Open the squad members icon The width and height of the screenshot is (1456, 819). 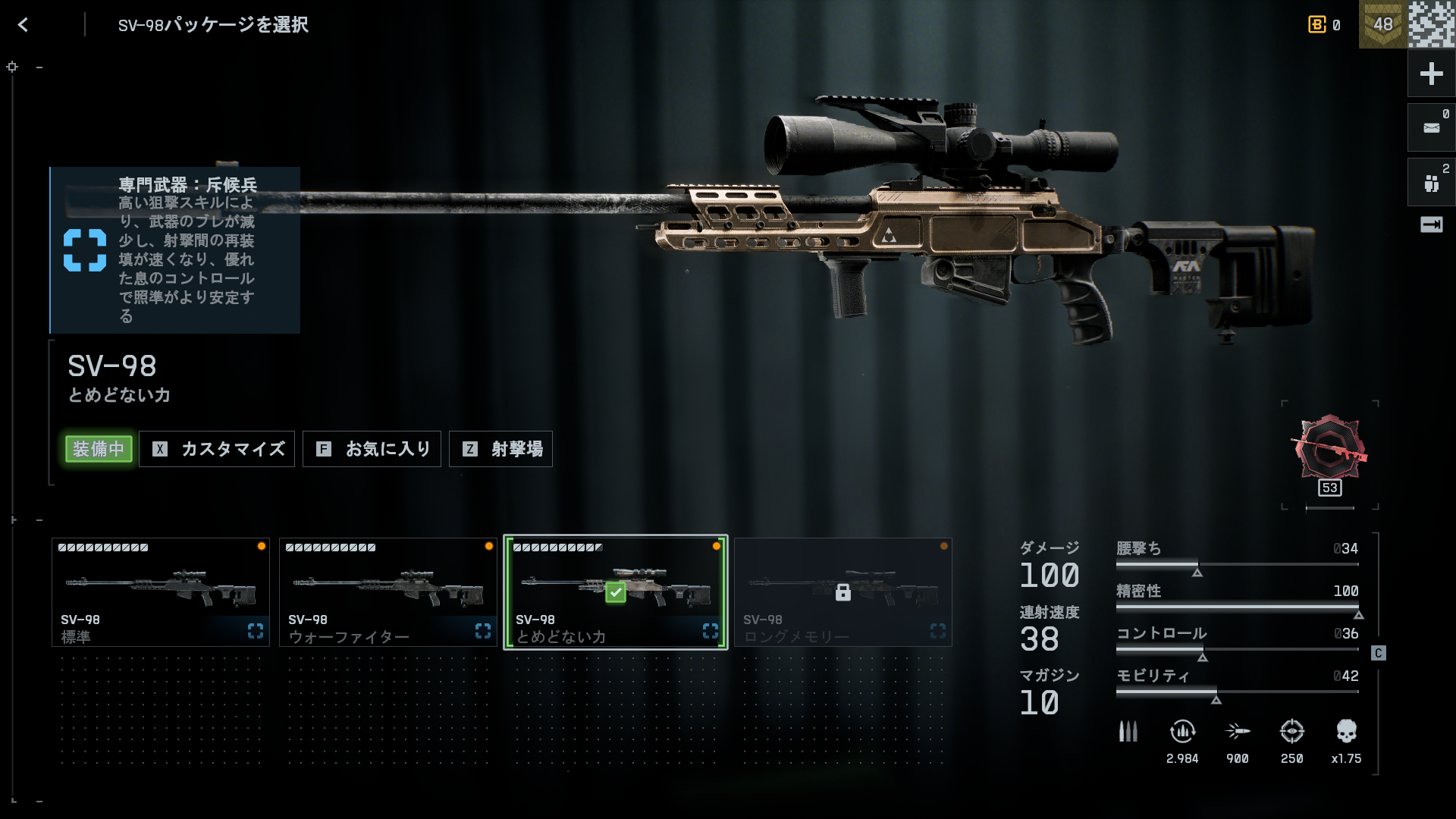click(x=1431, y=183)
